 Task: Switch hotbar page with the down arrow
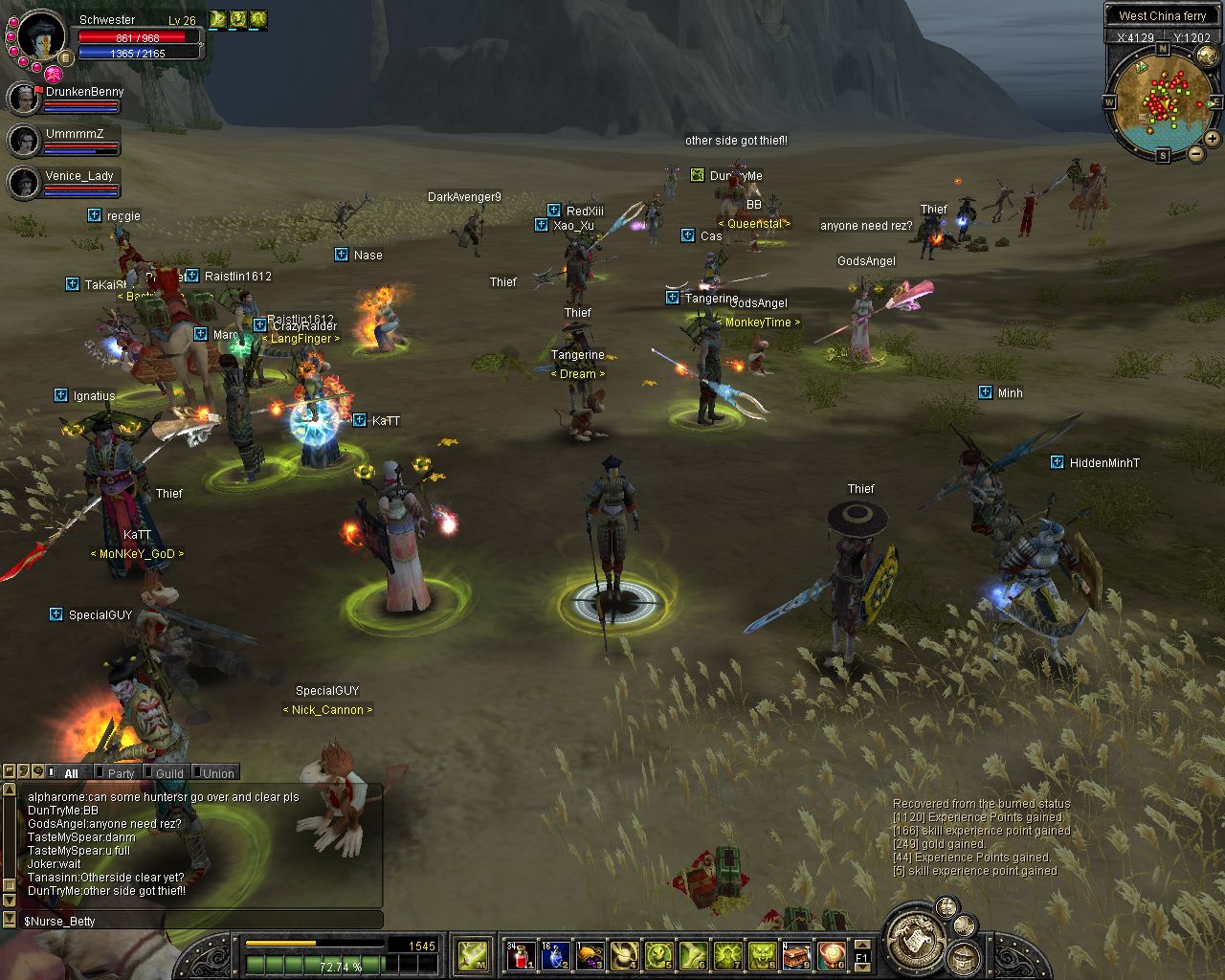point(861,967)
